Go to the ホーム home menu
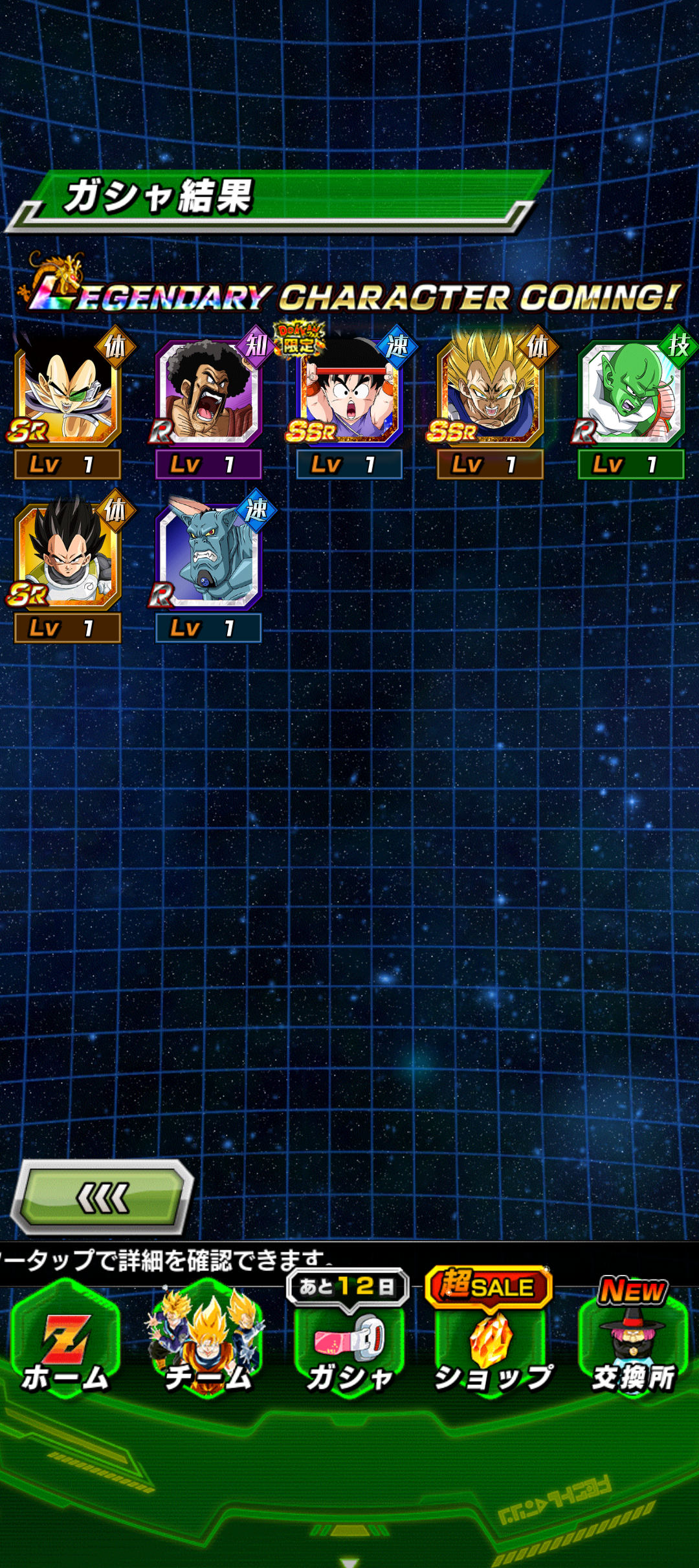This screenshot has width=699, height=1568. coord(65,1347)
